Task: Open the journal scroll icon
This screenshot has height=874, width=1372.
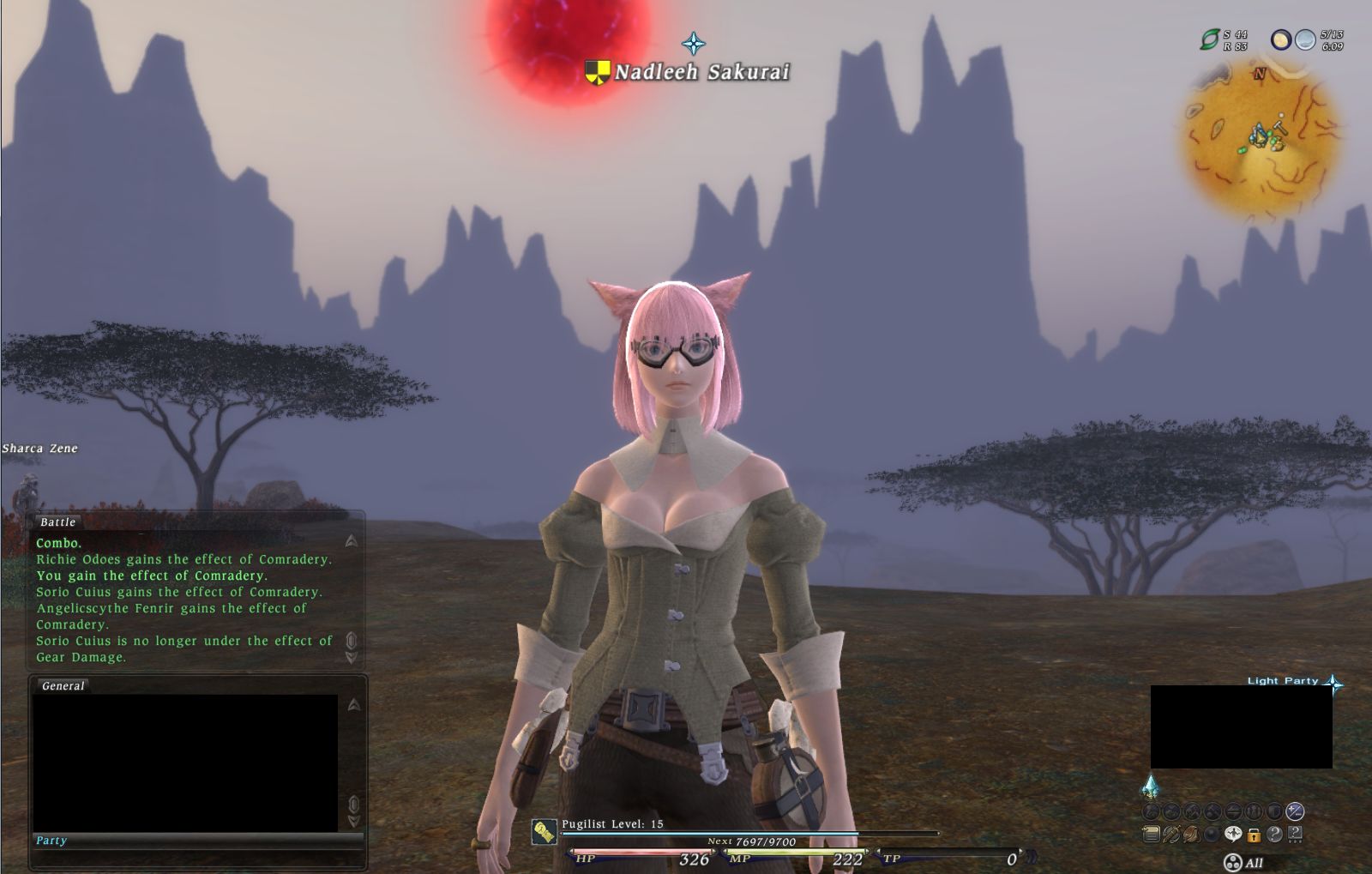Action: [1152, 834]
